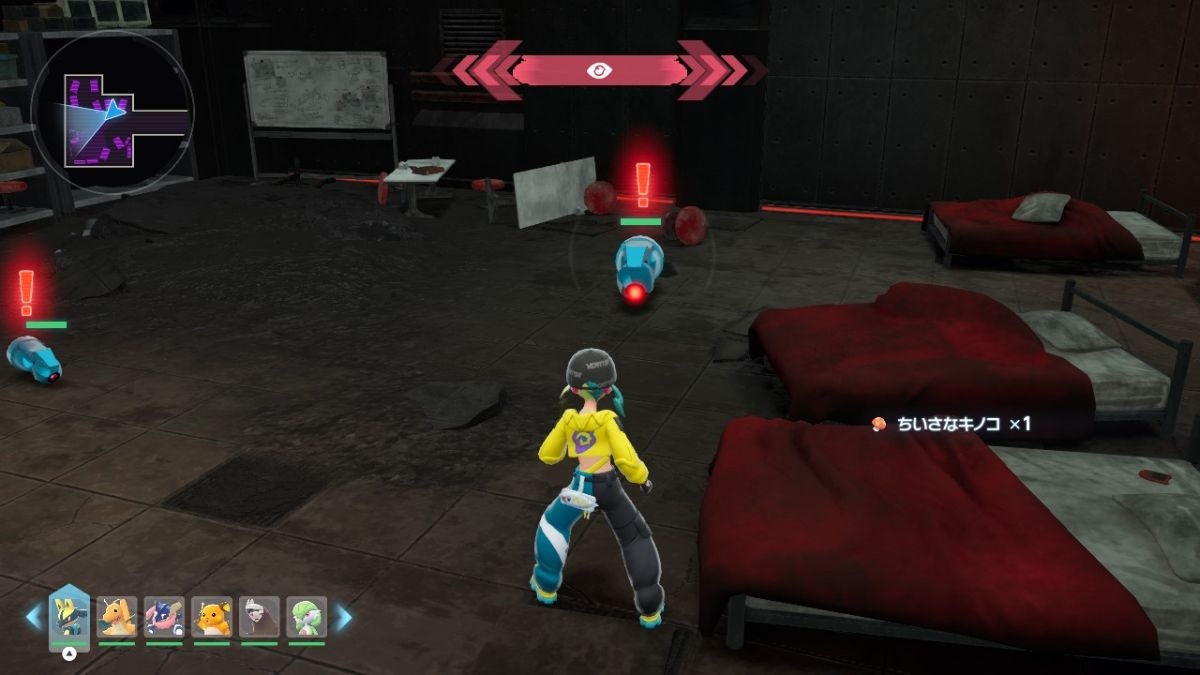Open the circular minimap
Image resolution: width=1200 pixels, height=675 pixels.
coord(111,111)
